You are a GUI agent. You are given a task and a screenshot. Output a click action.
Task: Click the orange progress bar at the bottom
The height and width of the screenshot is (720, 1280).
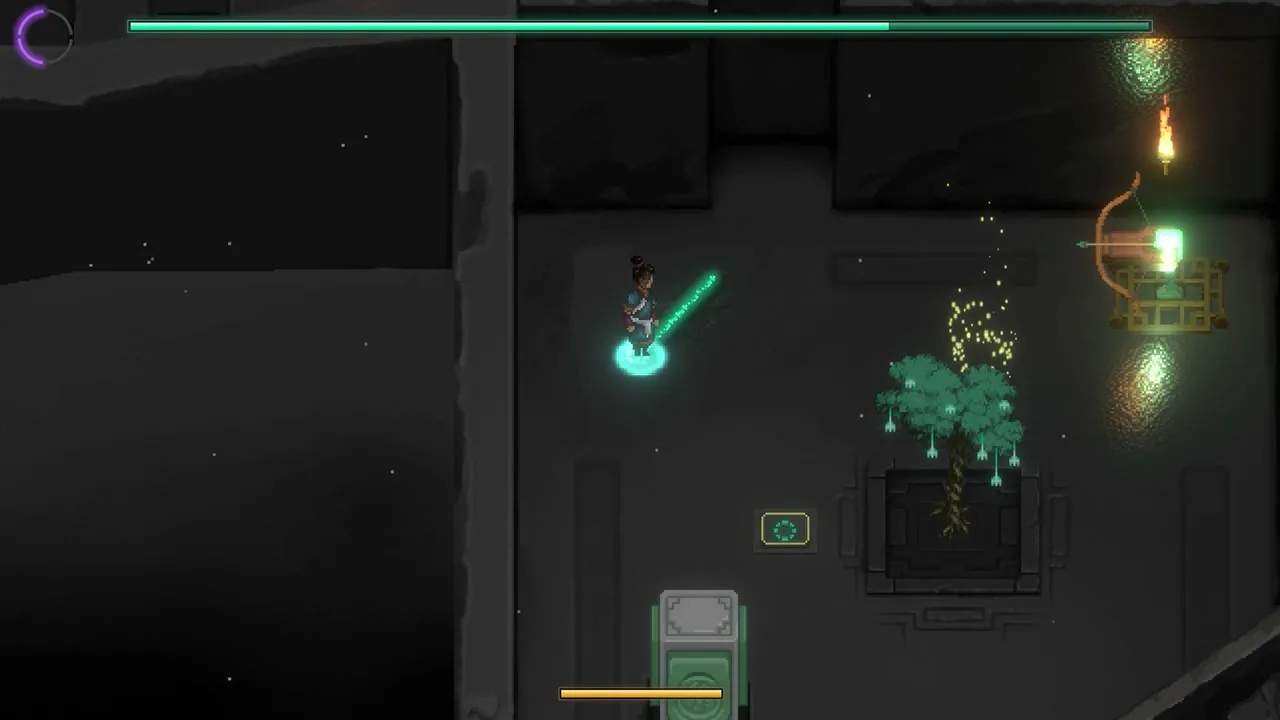tap(641, 692)
